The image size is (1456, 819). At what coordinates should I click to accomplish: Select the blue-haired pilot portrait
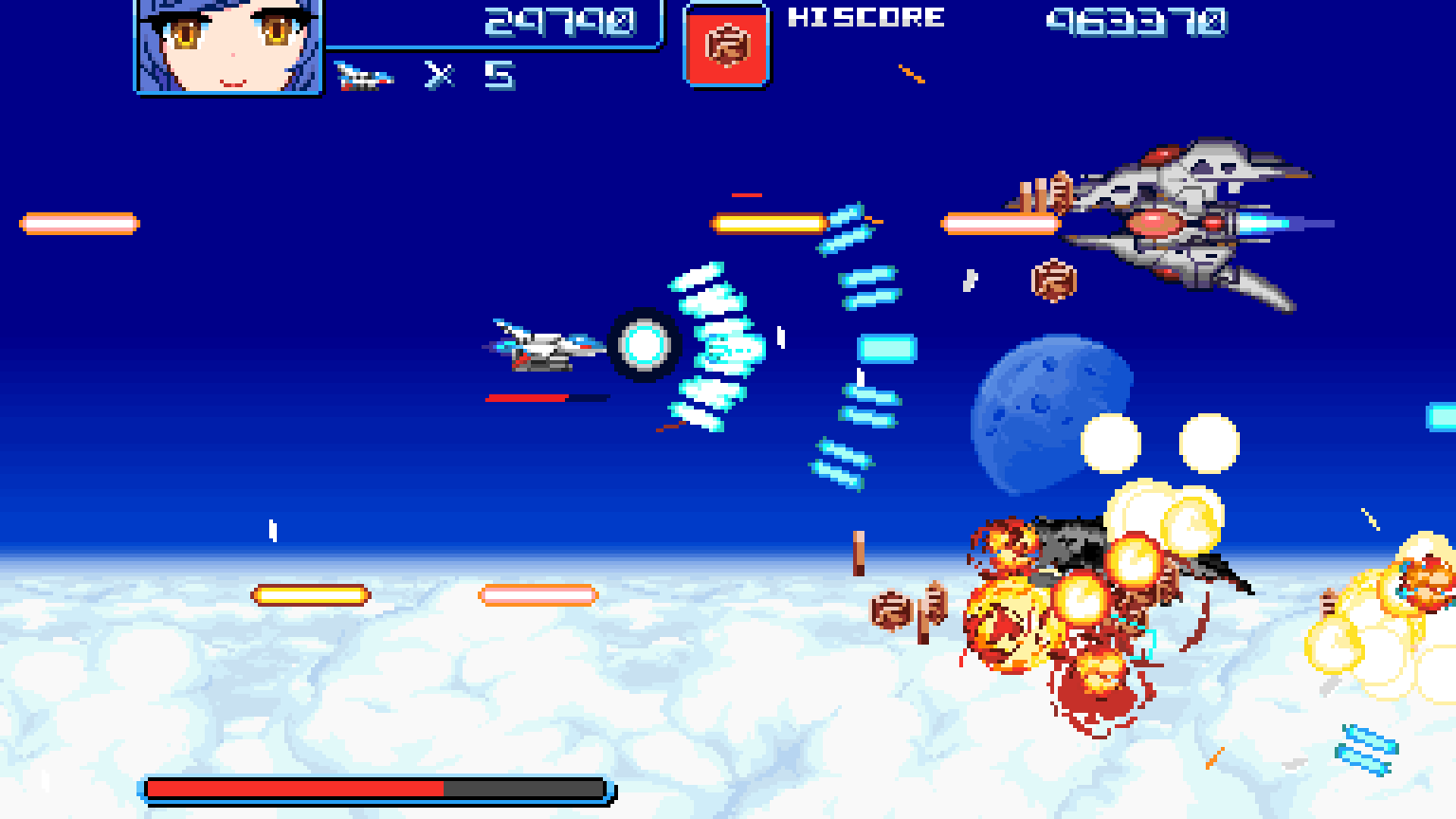[x=230, y=45]
